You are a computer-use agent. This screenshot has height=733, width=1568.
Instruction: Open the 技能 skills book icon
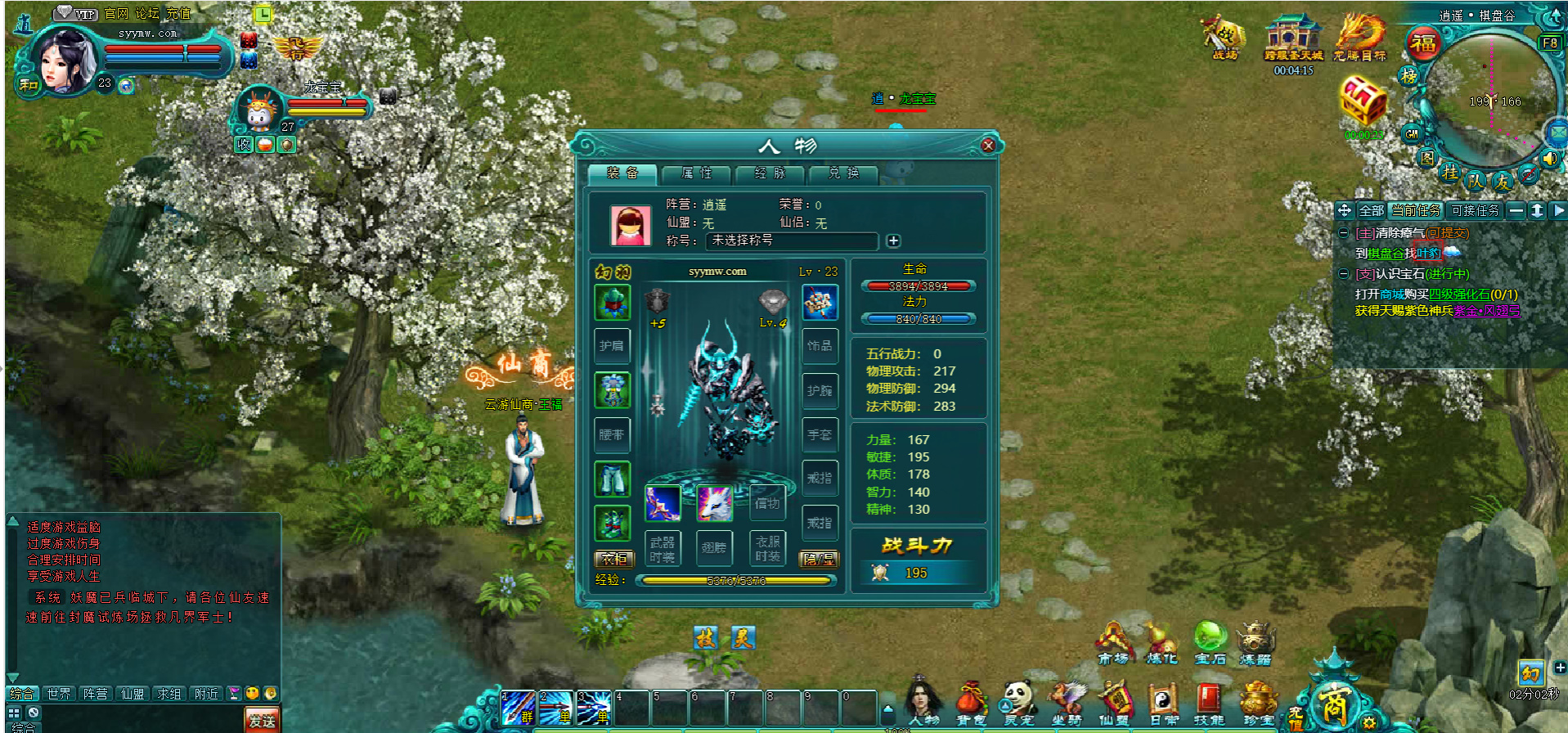pyautogui.click(x=1209, y=704)
